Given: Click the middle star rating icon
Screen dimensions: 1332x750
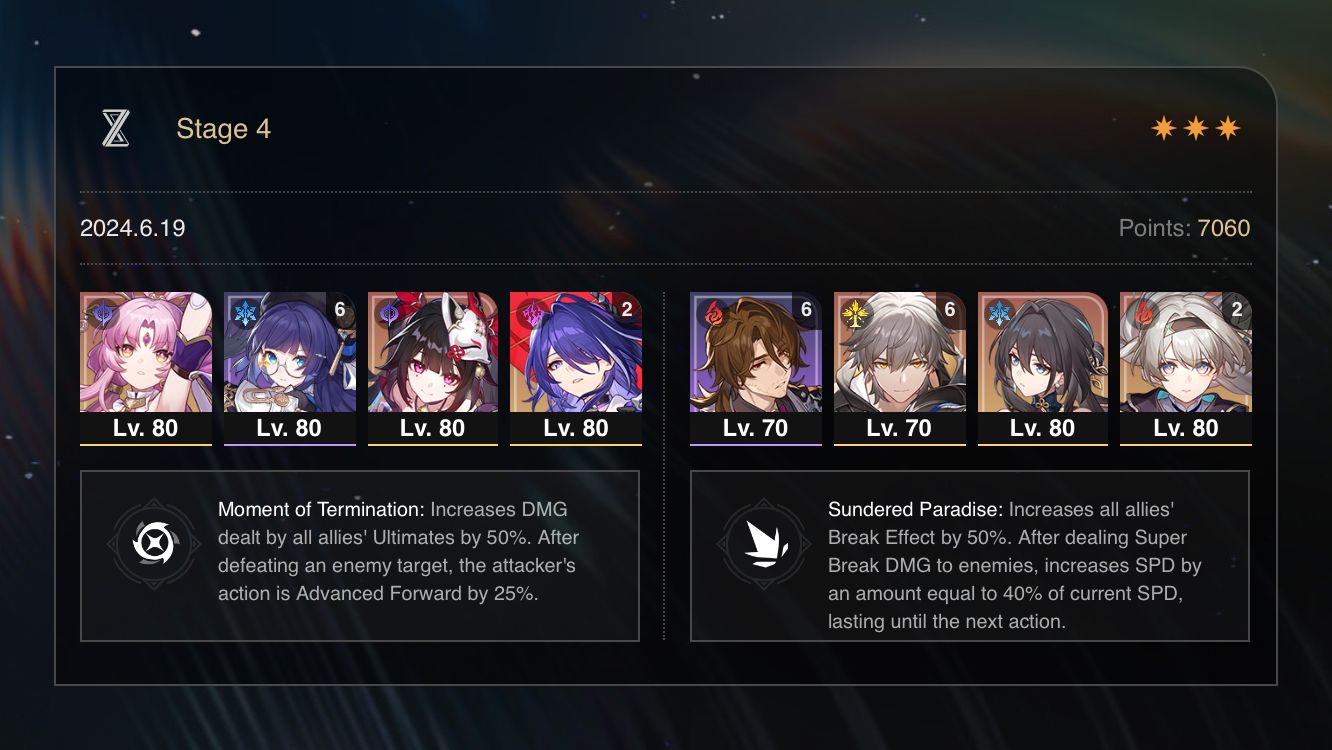Looking at the screenshot, I should coord(1196,127).
